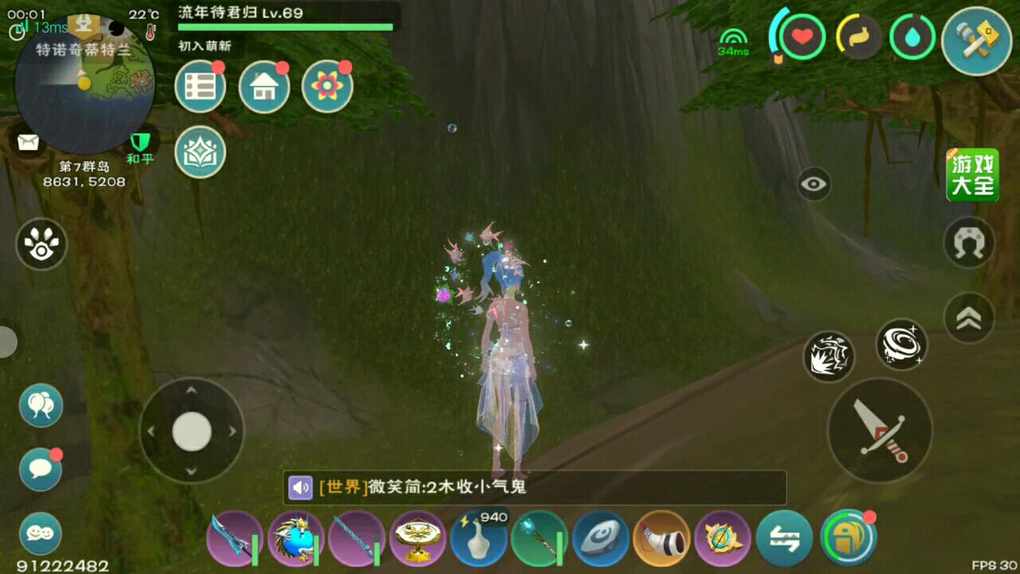
Task: Tap the hotbar swap arrows button
Action: point(784,539)
